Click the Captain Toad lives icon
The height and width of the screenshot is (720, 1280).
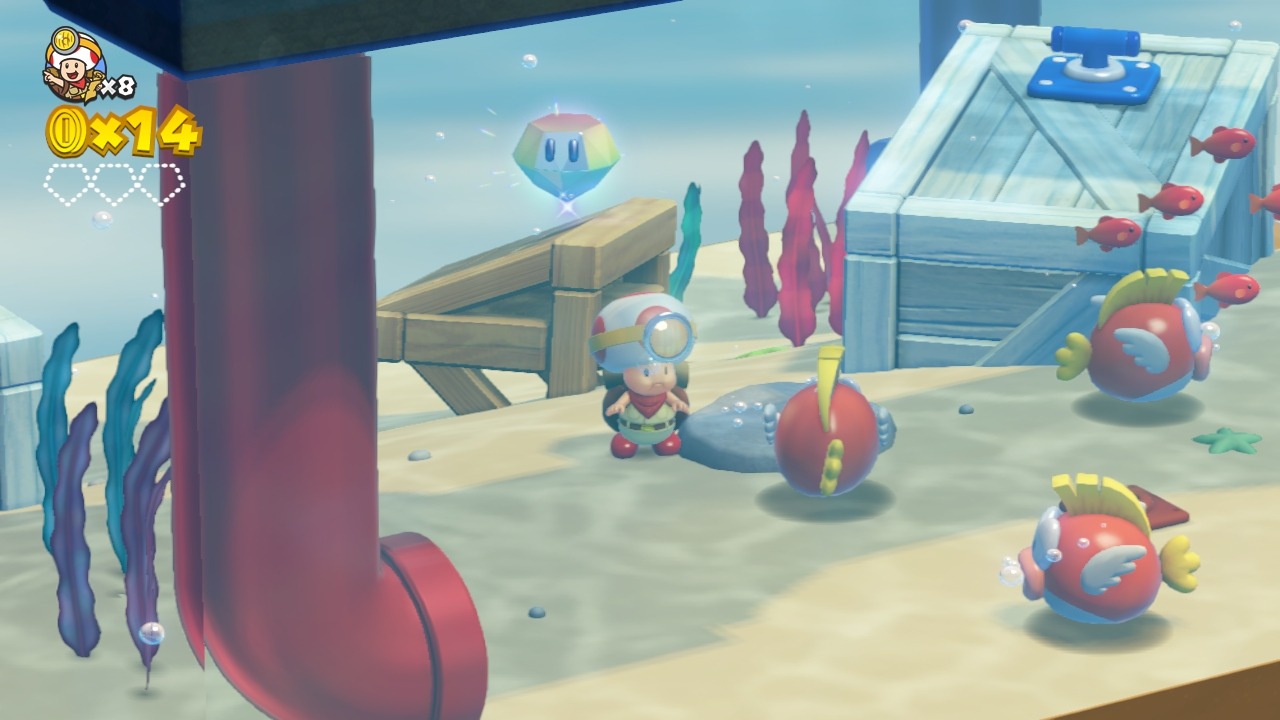pos(74,66)
